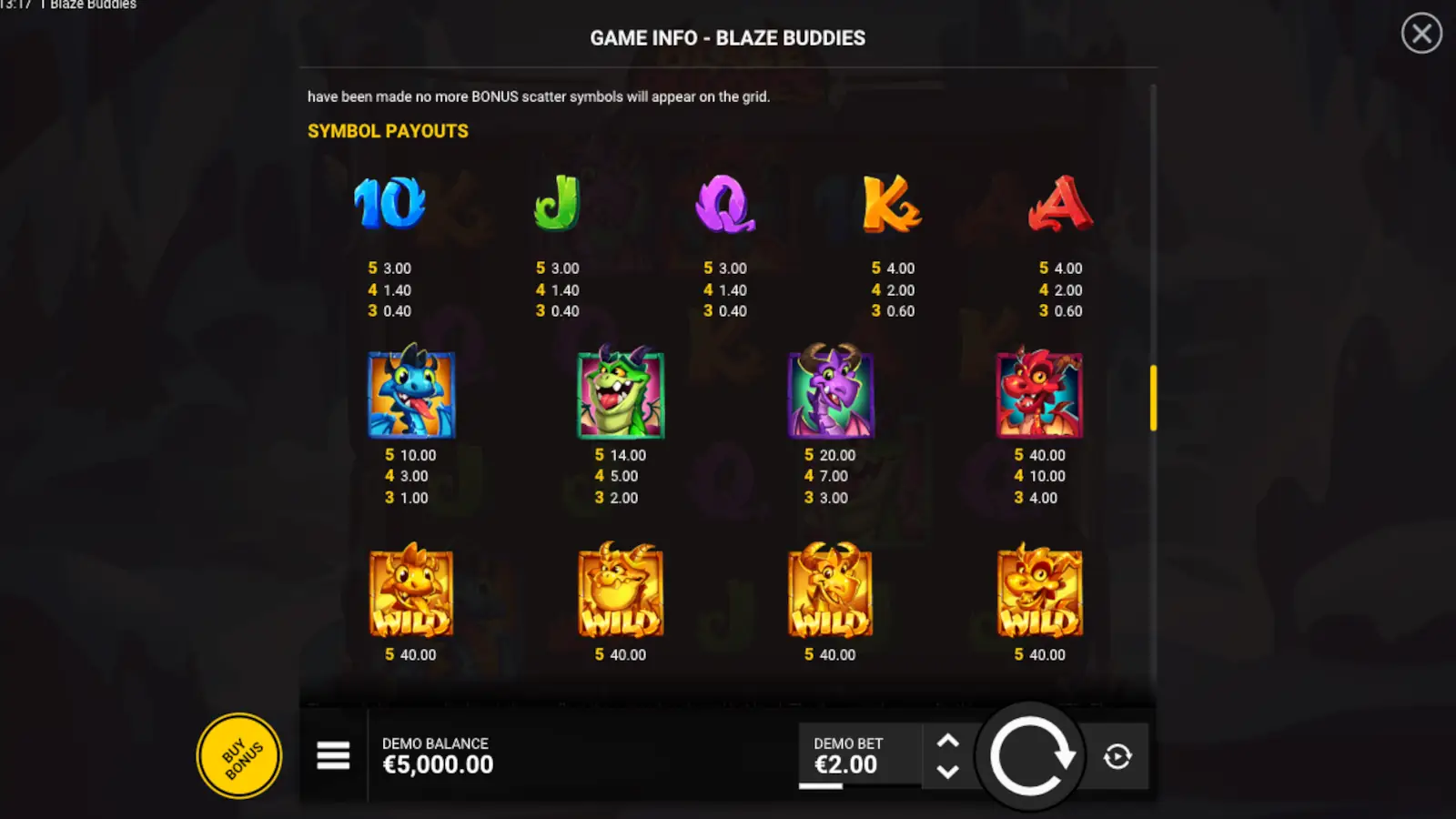The image size is (1456, 819).
Task: Select the purple horned dragon symbol
Action: 830,394
